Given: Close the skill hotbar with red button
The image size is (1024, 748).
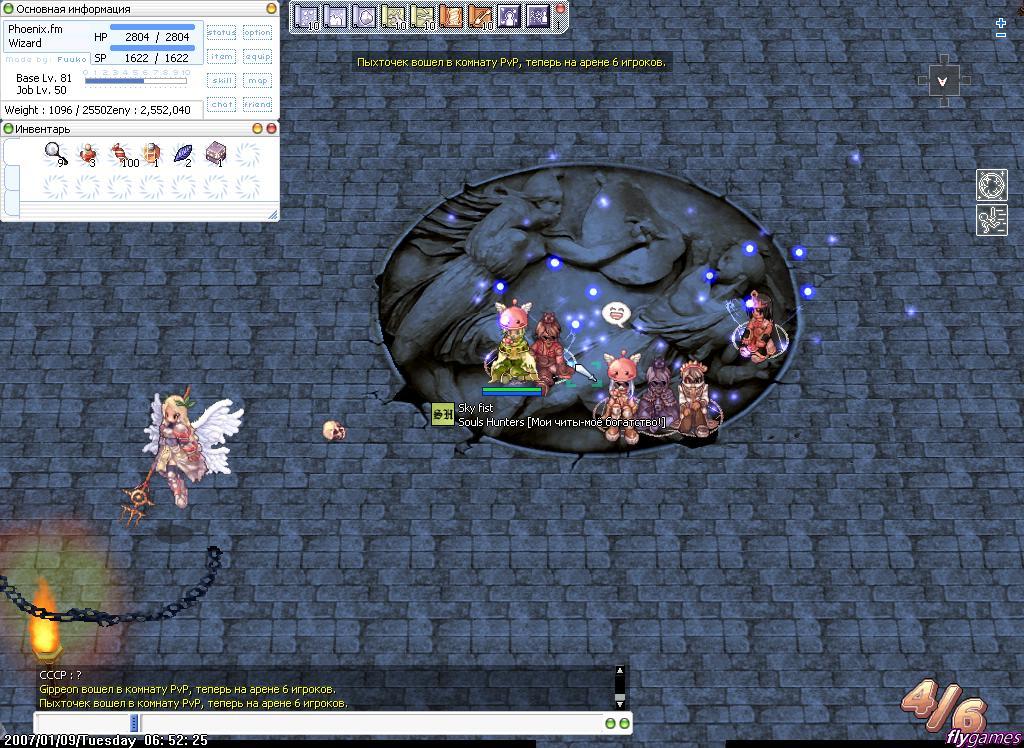Looking at the screenshot, I should pos(560,8).
